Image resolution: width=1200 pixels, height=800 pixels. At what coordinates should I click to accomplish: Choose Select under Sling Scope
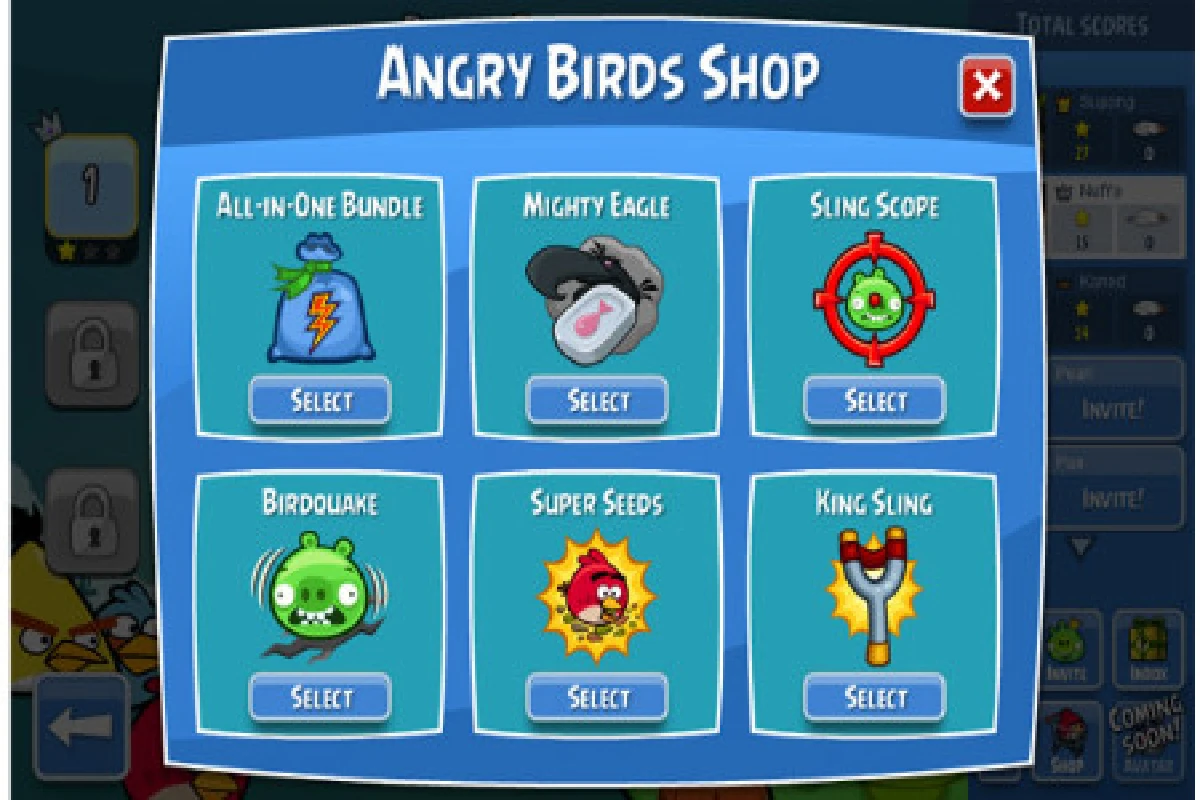pyautogui.click(x=874, y=401)
